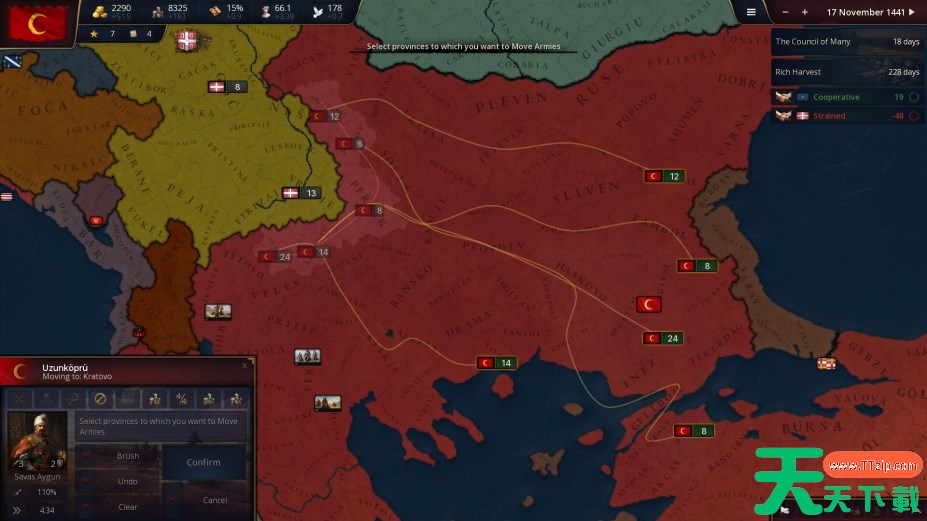This screenshot has height=521, width=927.
Task: Open the Ottoman flag country menu
Action: (x=39, y=22)
